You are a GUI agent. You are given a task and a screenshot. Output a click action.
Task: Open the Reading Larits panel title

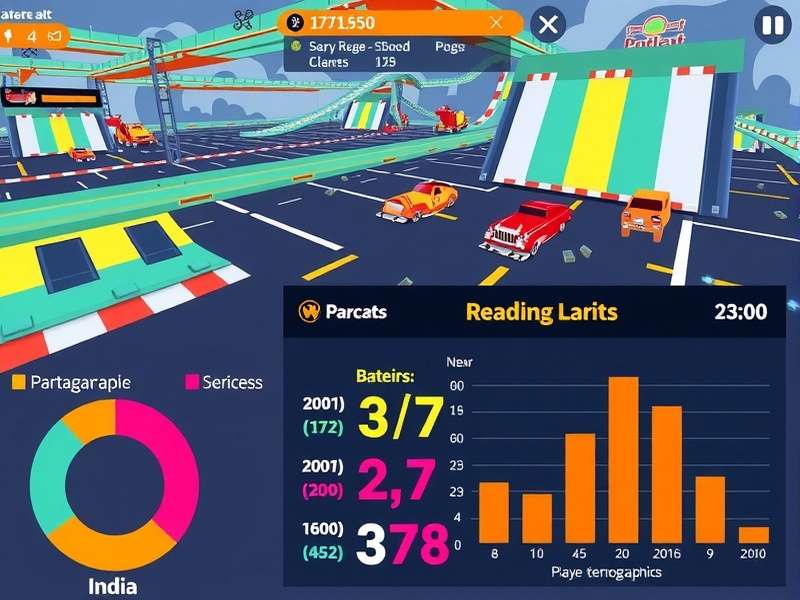click(541, 311)
